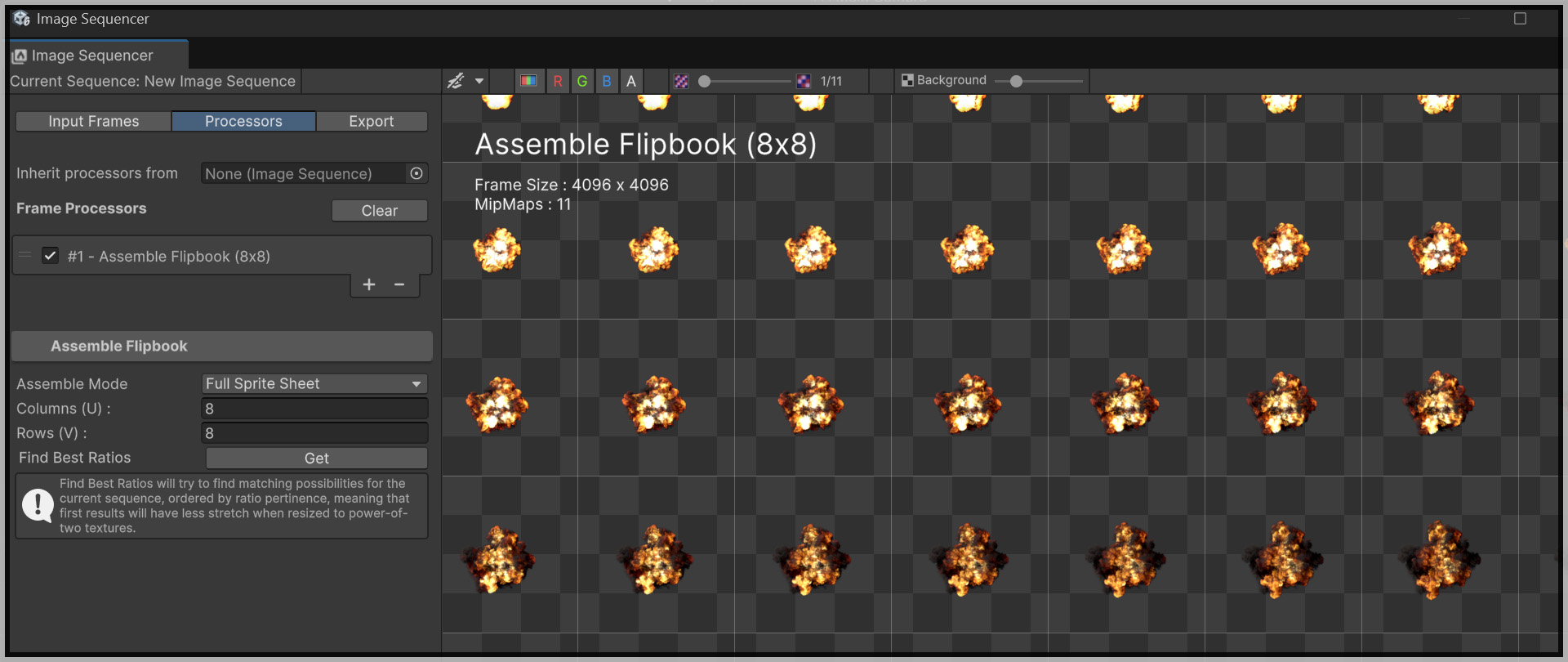1568x662 pixels.
Task: Switch to the Export tab
Action: [372, 121]
